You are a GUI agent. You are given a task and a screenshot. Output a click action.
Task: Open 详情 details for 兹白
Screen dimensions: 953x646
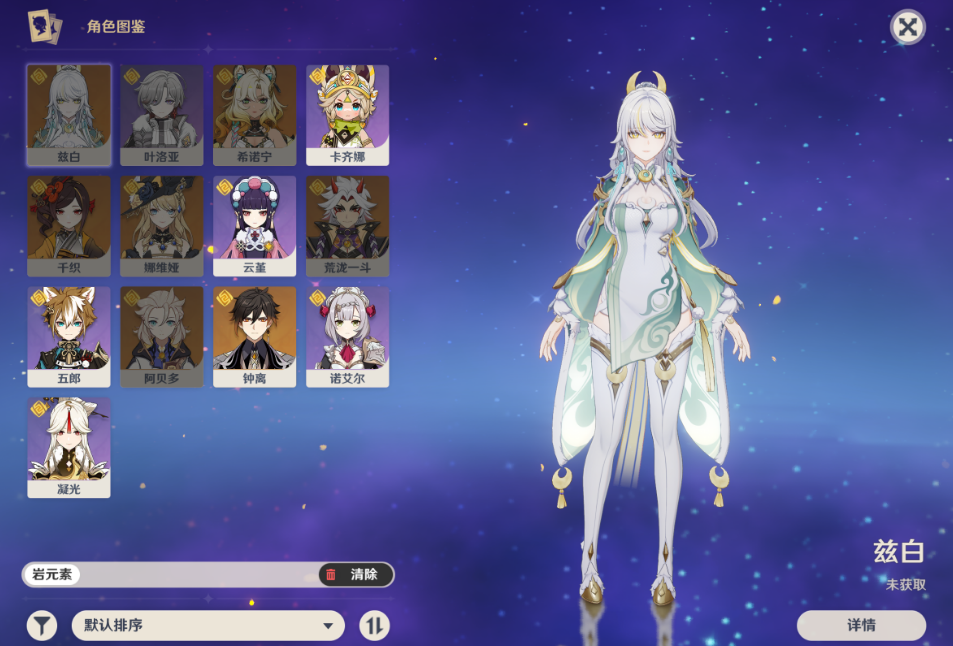pyautogui.click(x=861, y=625)
